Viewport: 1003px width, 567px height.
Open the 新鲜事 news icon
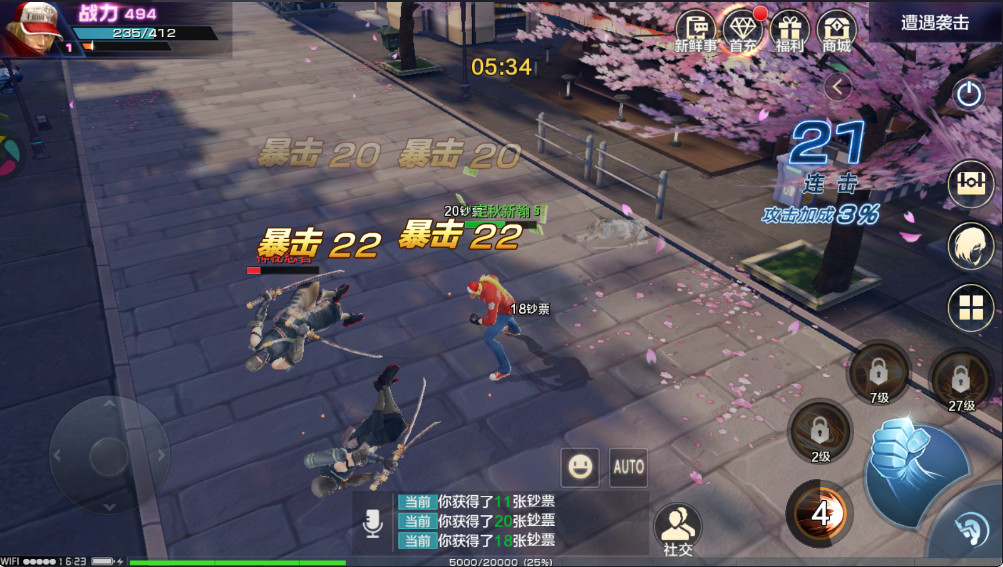click(x=695, y=30)
